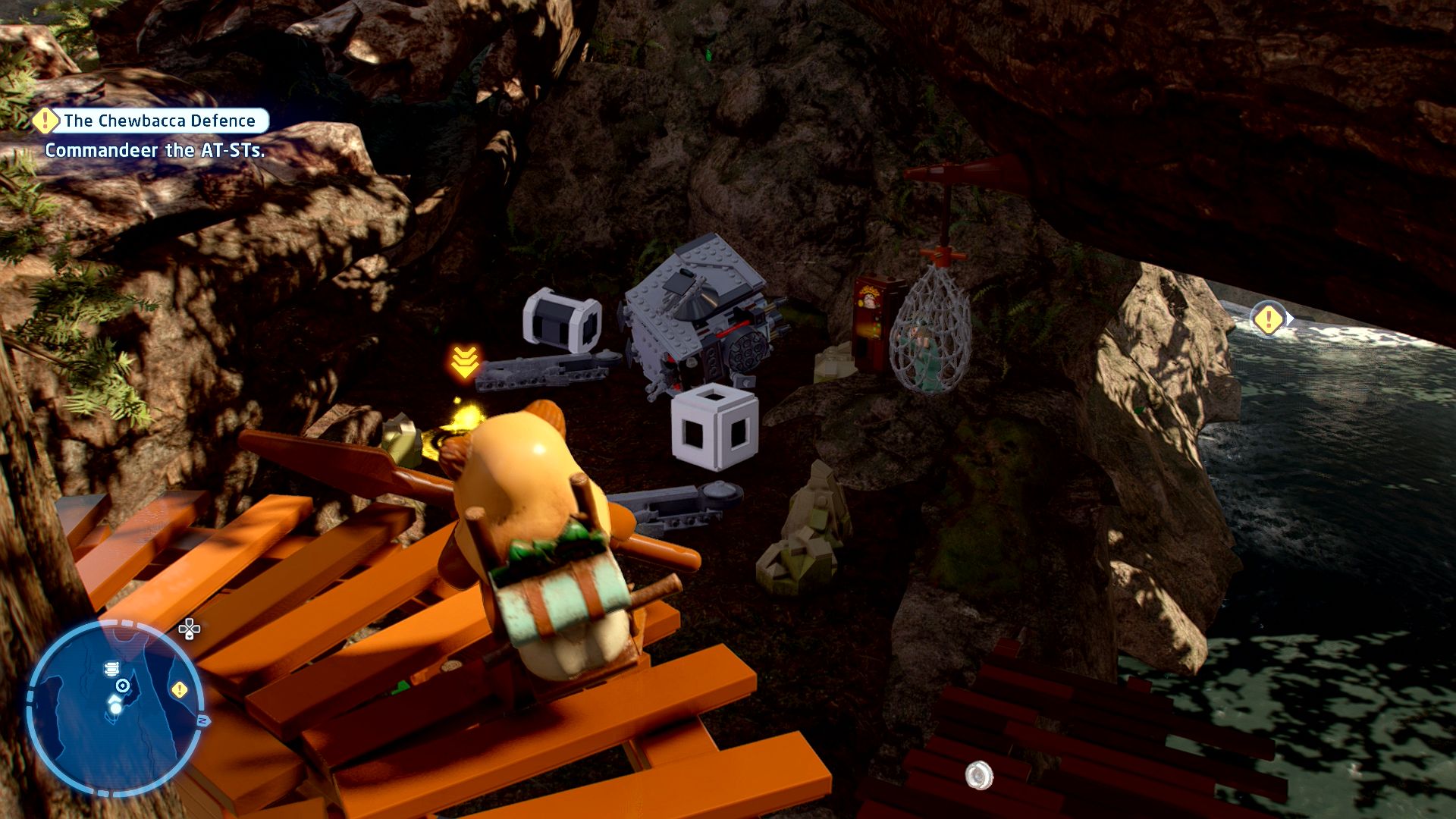1456x819 pixels.
Task: Click the orange downward chevrons indicator
Action: pyautogui.click(x=465, y=362)
